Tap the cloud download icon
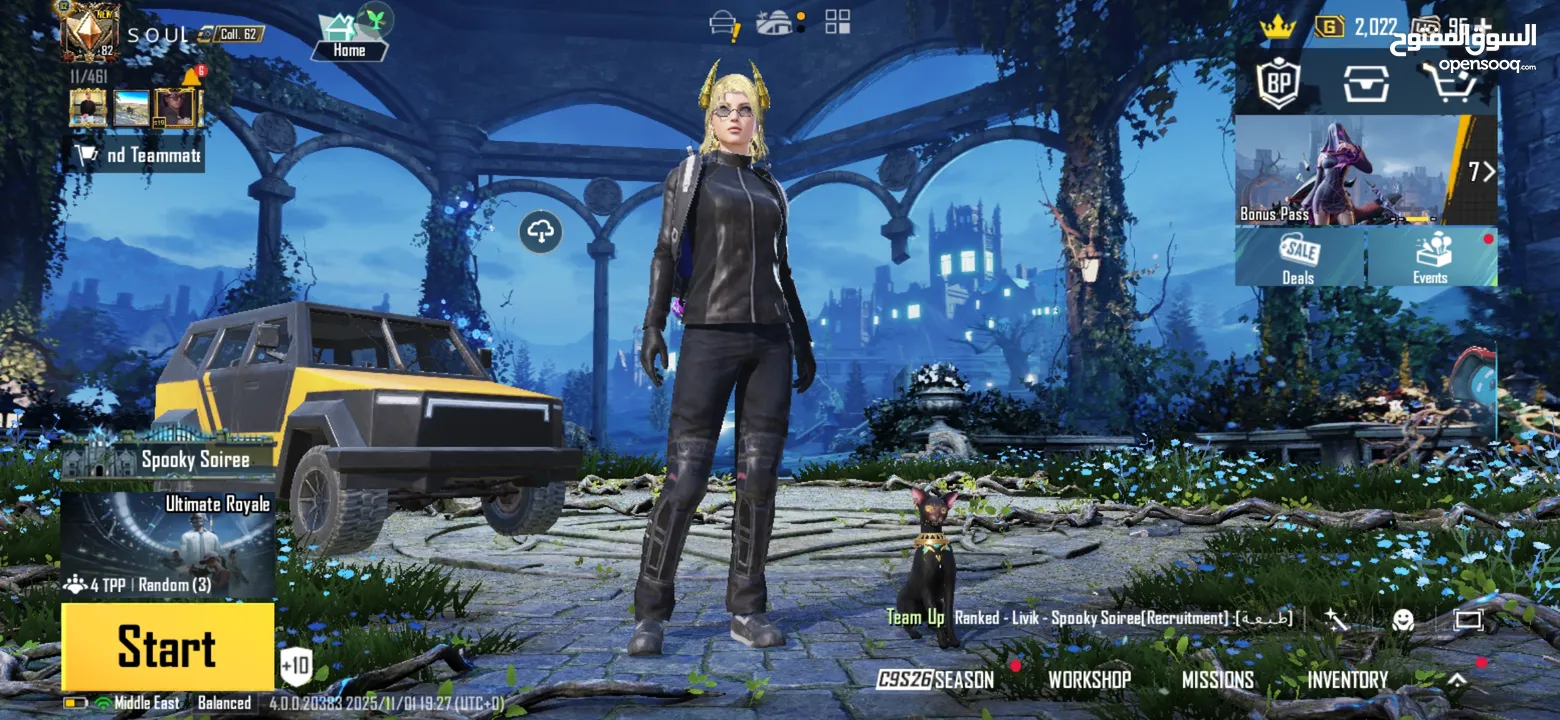The image size is (1560, 720). pyautogui.click(x=540, y=232)
